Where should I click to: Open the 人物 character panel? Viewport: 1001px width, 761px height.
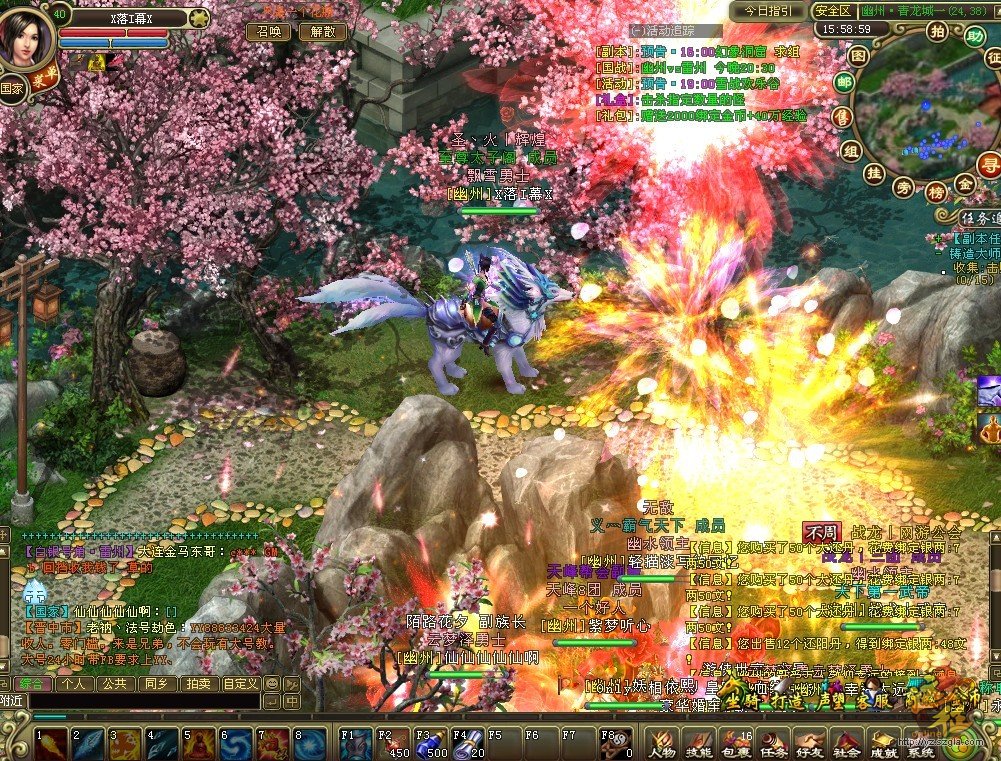pos(662,744)
